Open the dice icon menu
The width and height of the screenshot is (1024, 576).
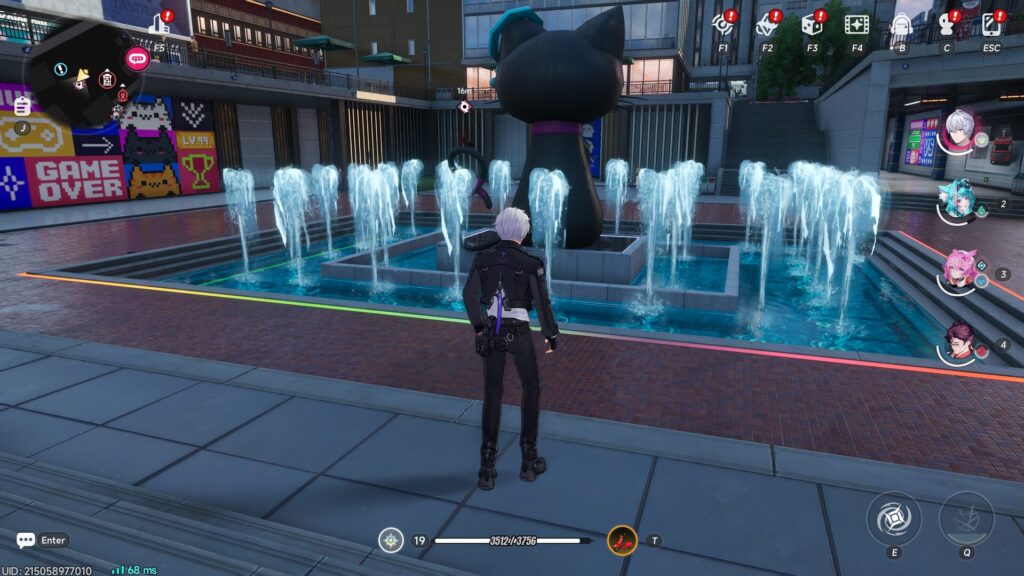811,24
